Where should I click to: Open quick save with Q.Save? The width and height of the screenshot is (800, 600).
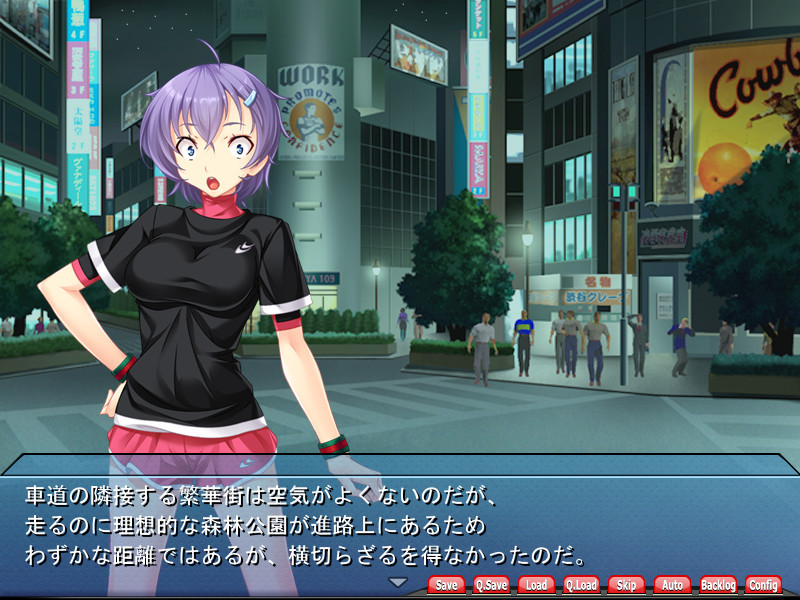pos(491,585)
